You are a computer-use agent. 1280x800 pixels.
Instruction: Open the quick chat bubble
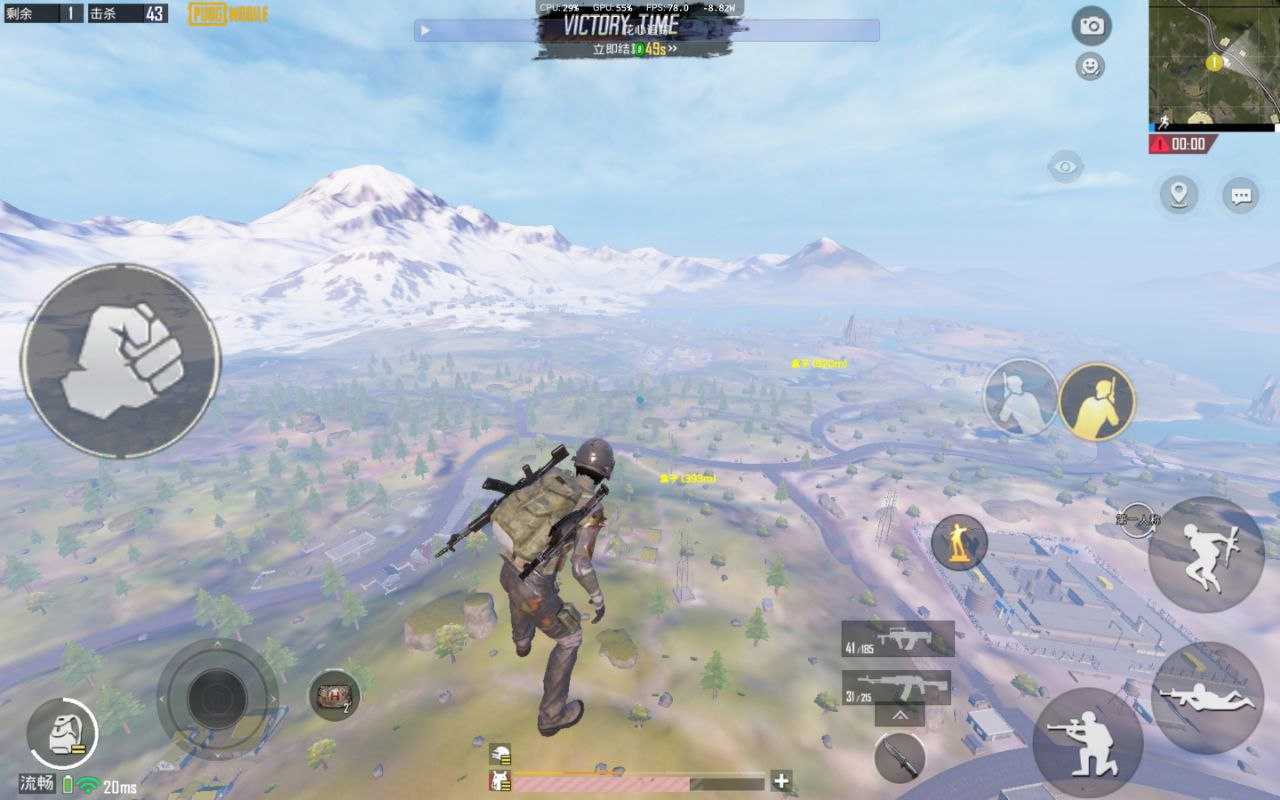(1241, 195)
